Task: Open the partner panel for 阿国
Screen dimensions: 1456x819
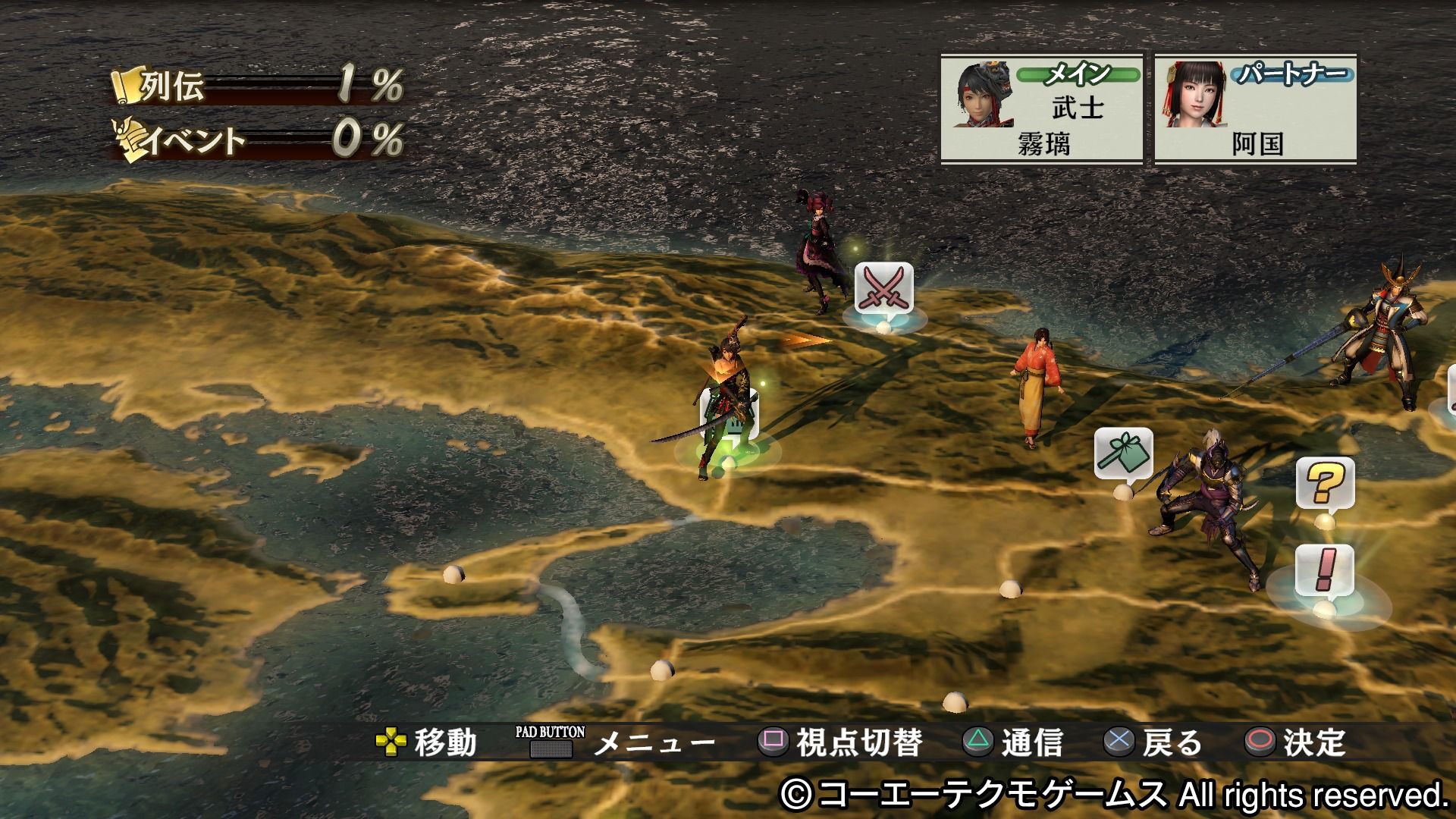Action: click(x=1255, y=108)
